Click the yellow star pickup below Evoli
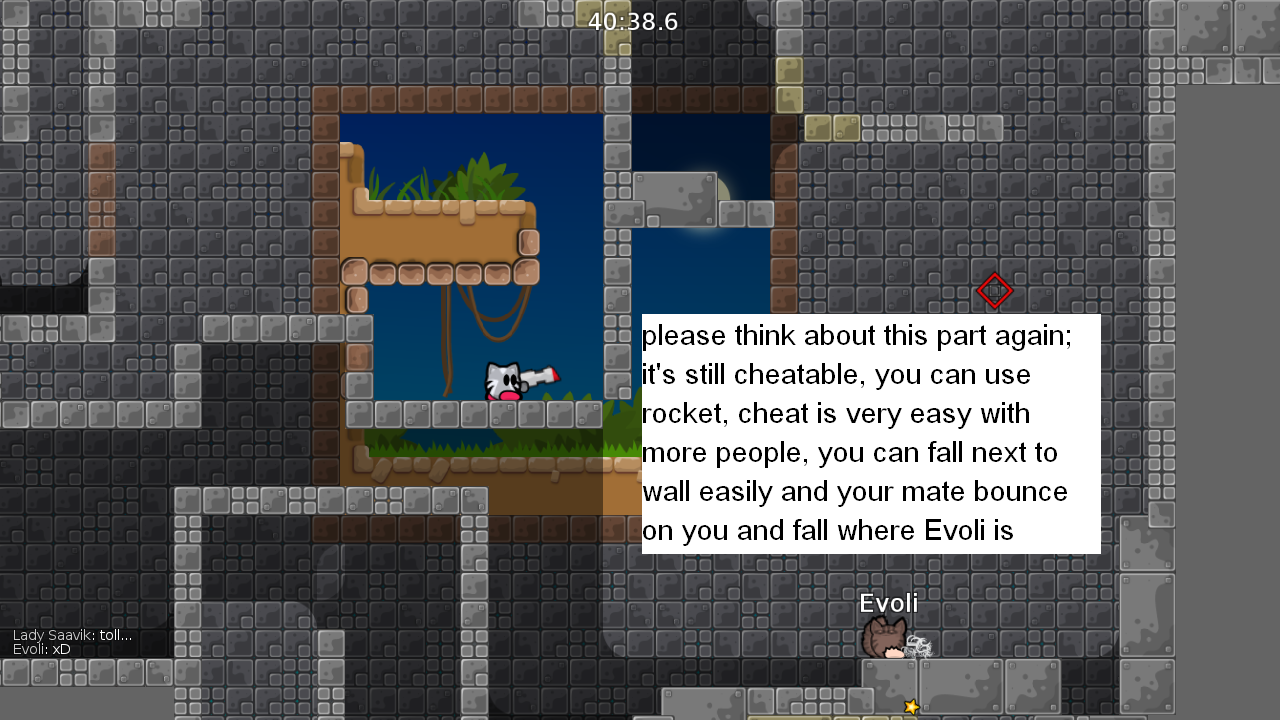 pyautogui.click(x=913, y=705)
